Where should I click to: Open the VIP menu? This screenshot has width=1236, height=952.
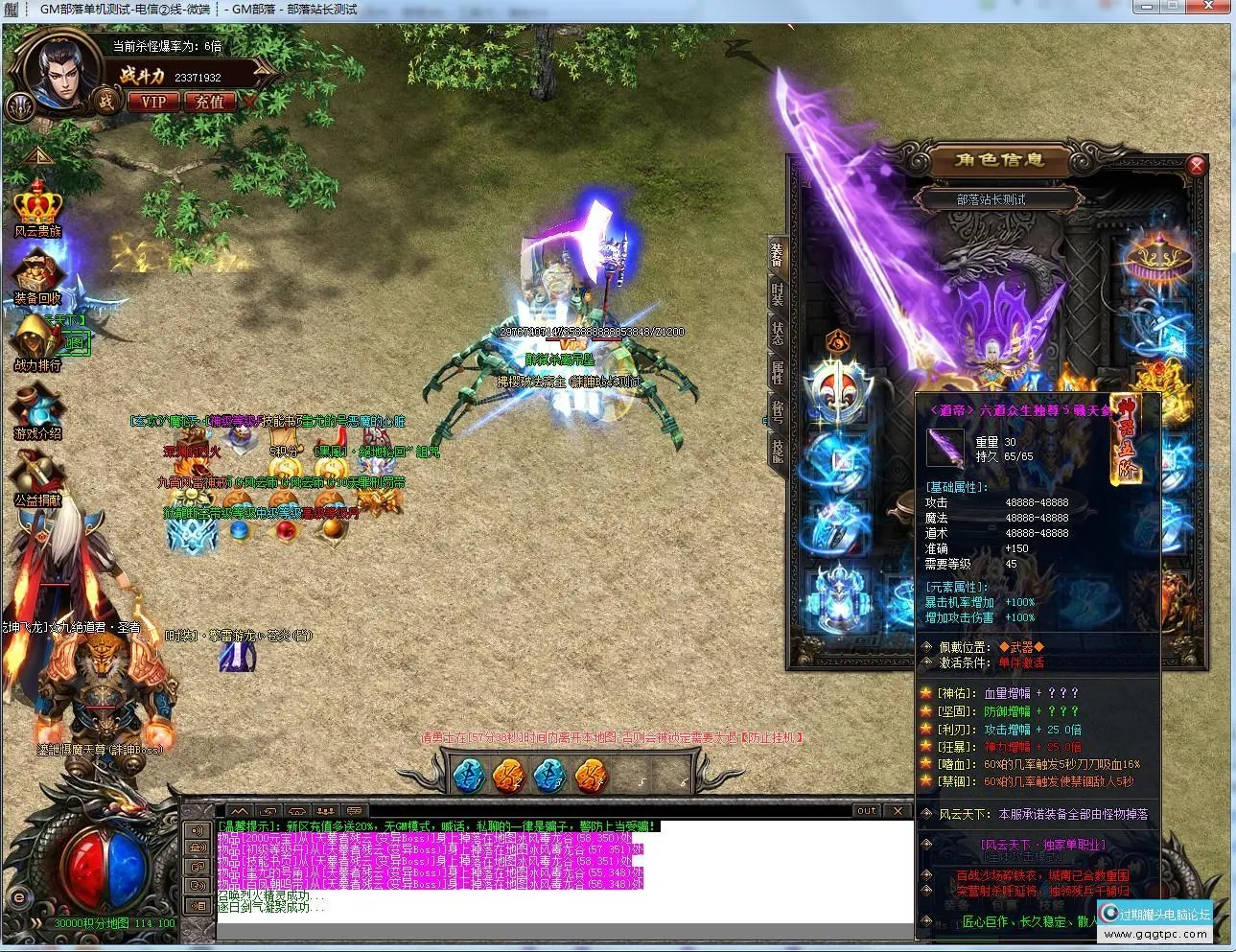tap(153, 101)
